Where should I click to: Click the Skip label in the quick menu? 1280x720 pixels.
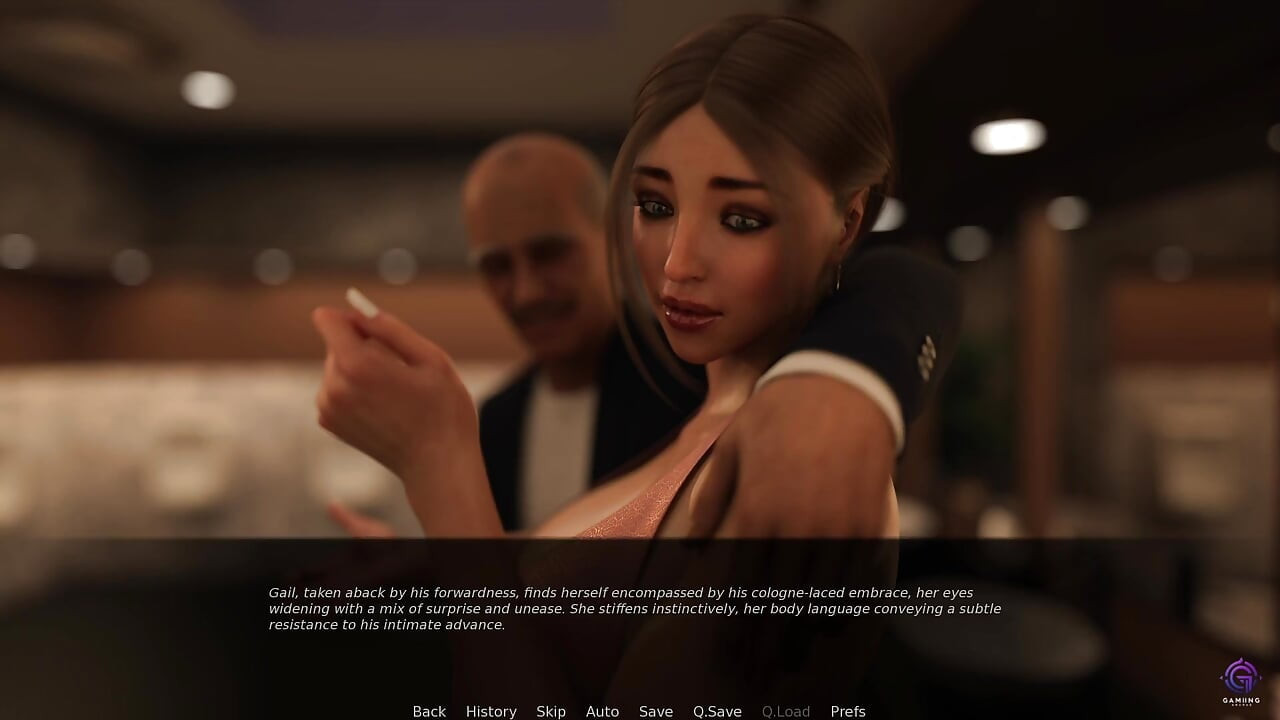(551, 711)
